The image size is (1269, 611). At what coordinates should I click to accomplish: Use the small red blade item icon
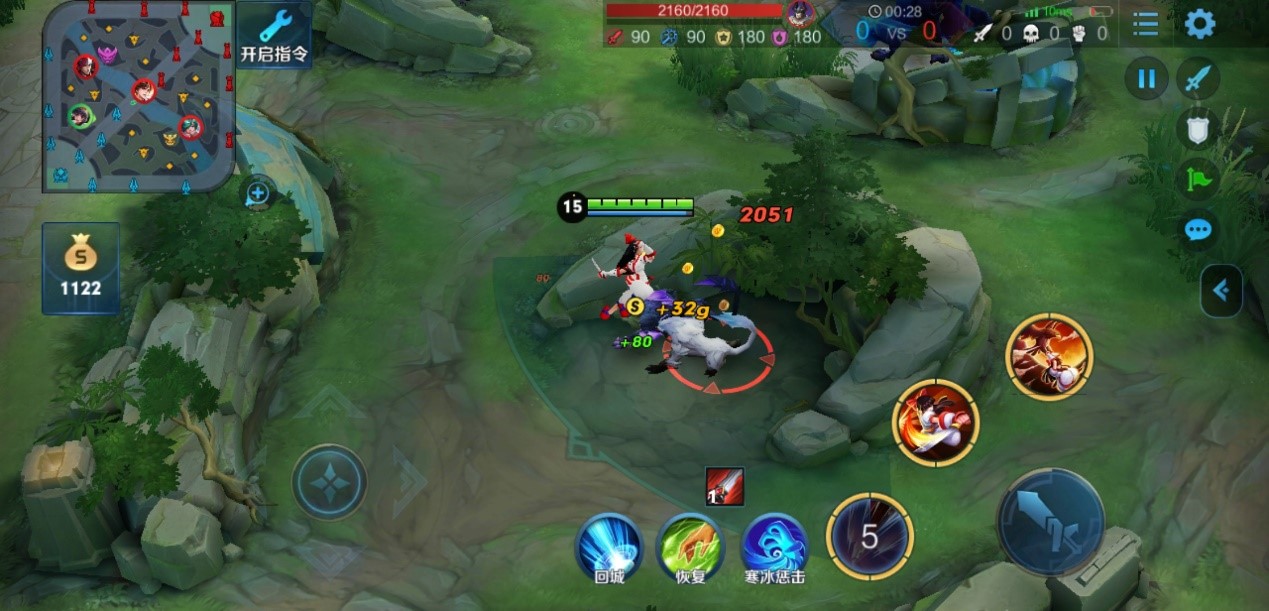point(724,486)
